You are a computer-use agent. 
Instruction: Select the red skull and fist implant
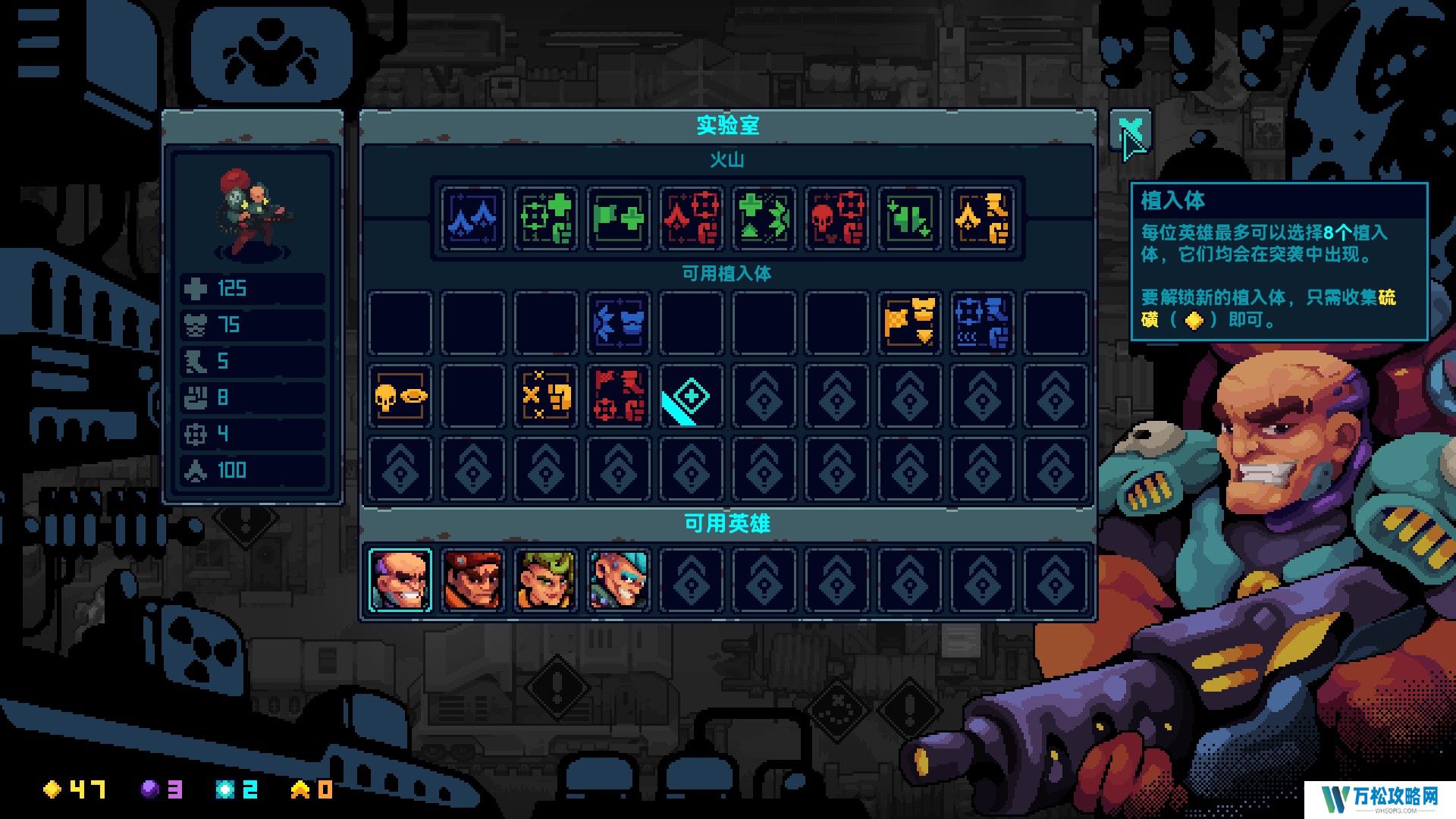[x=837, y=218]
